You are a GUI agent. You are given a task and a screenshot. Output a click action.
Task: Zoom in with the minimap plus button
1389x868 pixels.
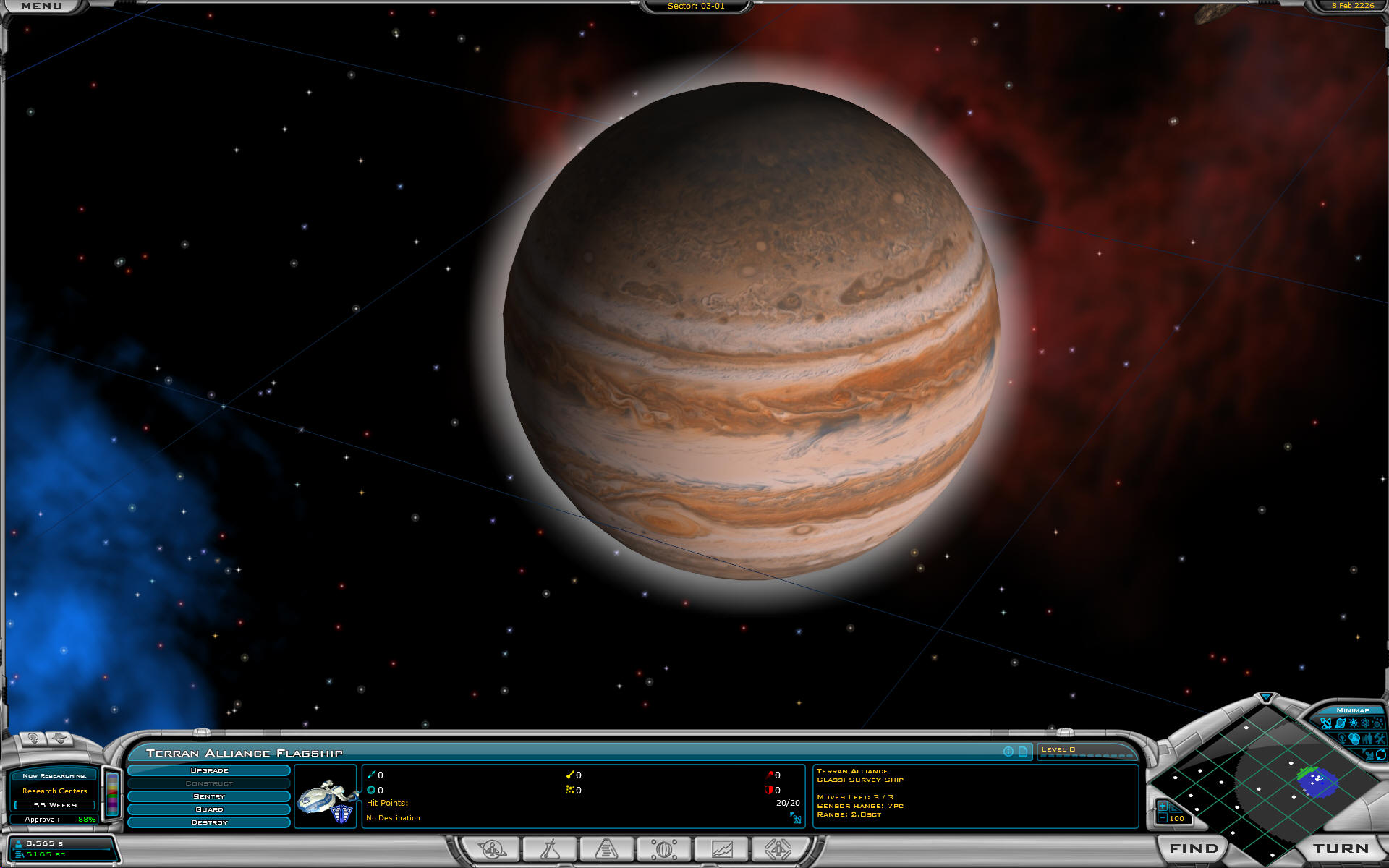[1162, 806]
